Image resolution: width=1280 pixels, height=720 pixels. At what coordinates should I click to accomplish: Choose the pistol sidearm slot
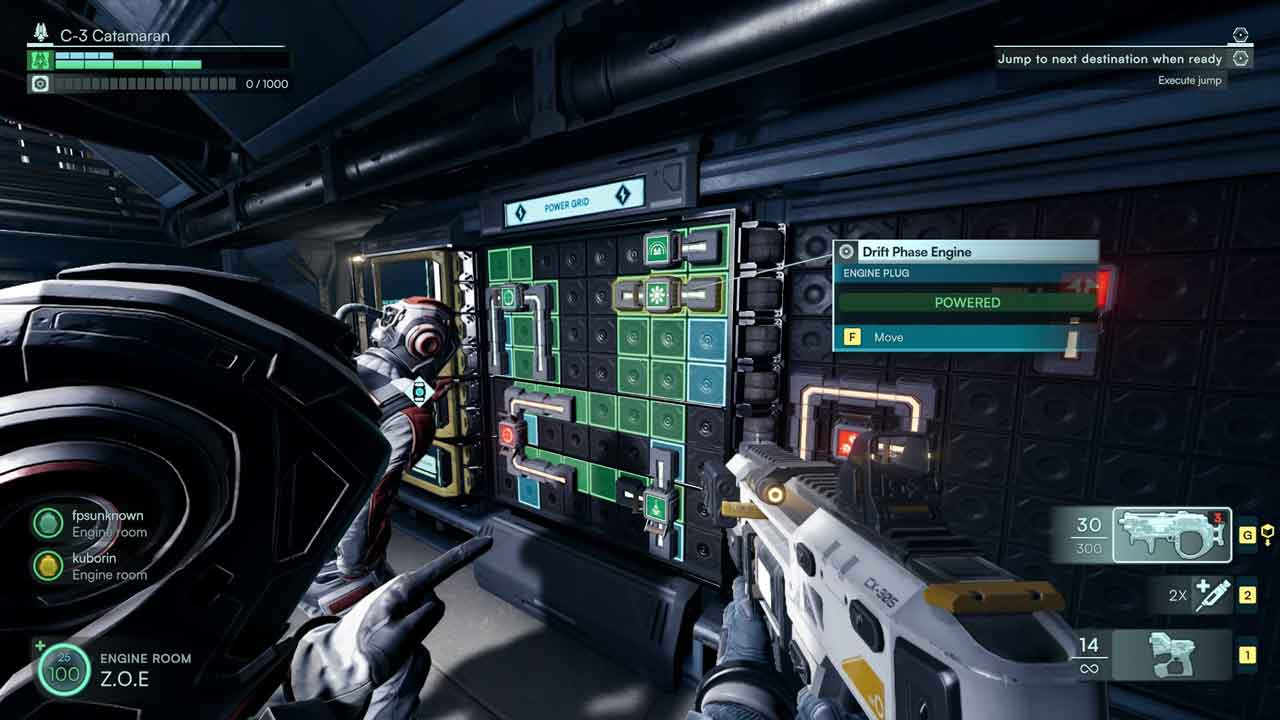(x=1170, y=655)
